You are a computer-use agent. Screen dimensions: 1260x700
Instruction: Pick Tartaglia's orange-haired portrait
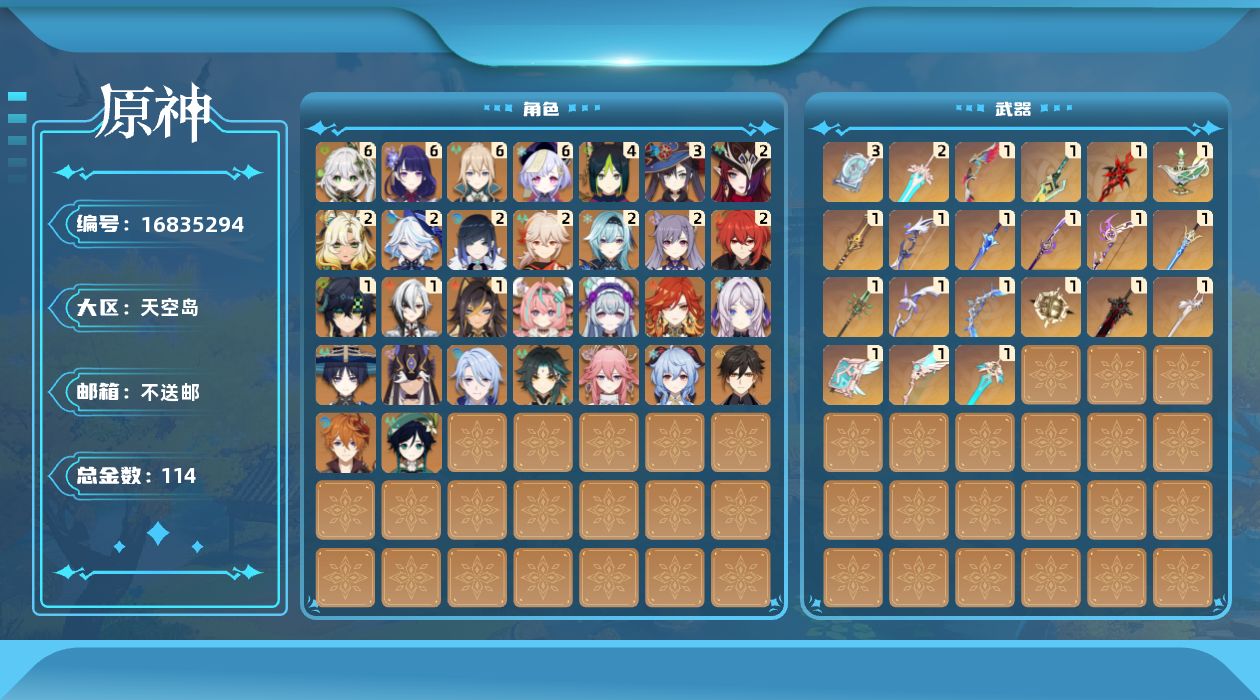pyautogui.click(x=346, y=443)
